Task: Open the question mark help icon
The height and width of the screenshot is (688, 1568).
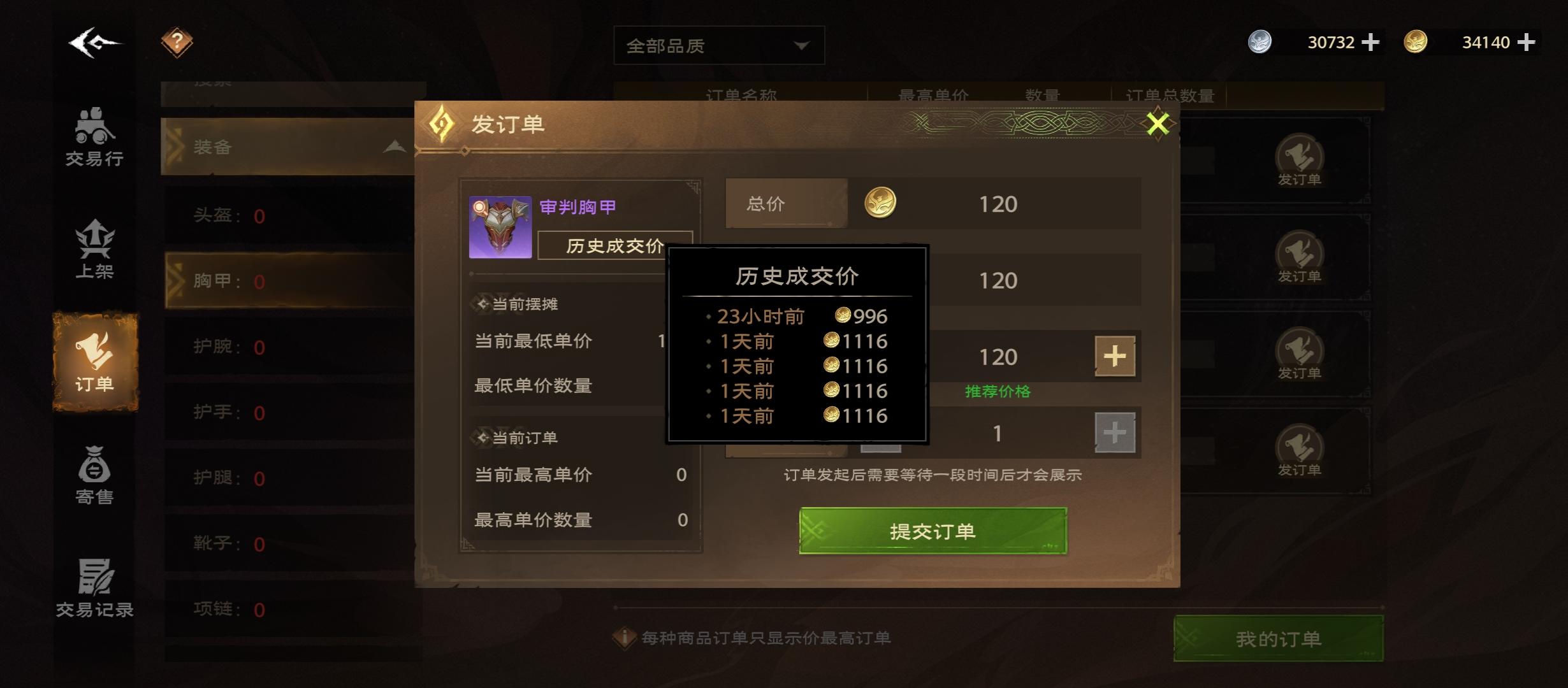Action: 177,41
